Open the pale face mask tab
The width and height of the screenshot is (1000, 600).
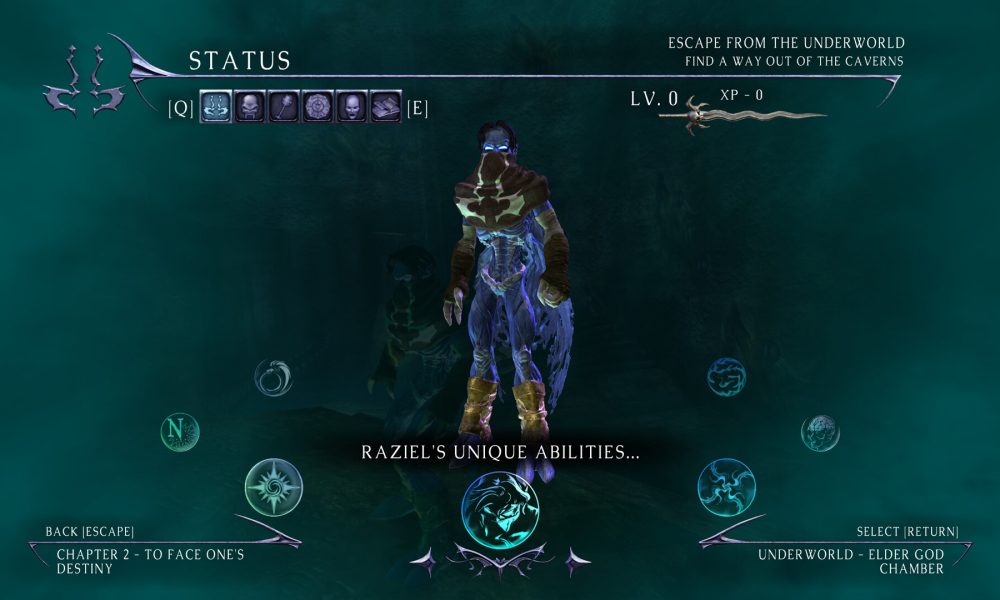(x=352, y=107)
